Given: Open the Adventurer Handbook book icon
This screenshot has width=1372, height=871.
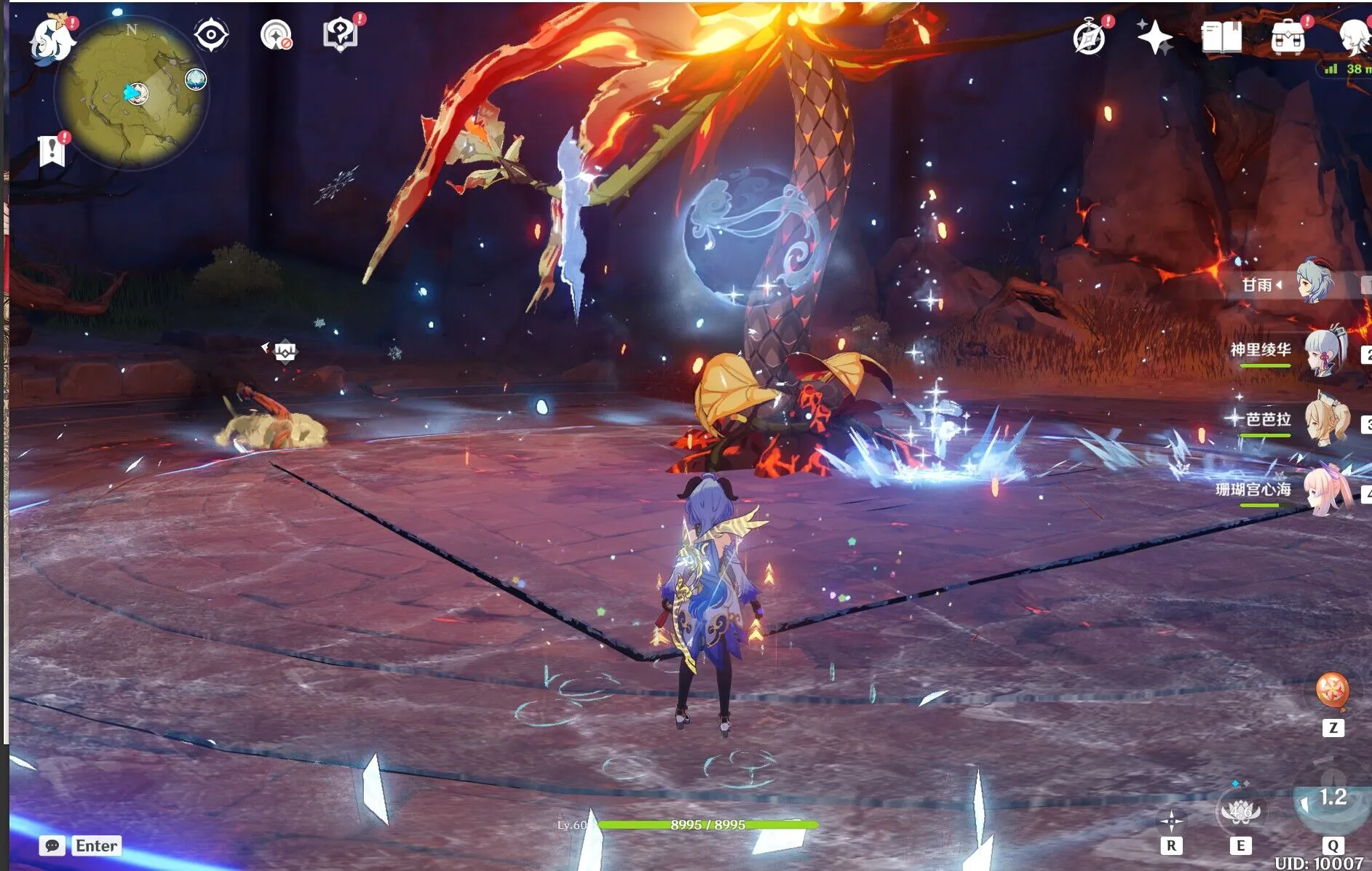Looking at the screenshot, I should click(1221, 36).
